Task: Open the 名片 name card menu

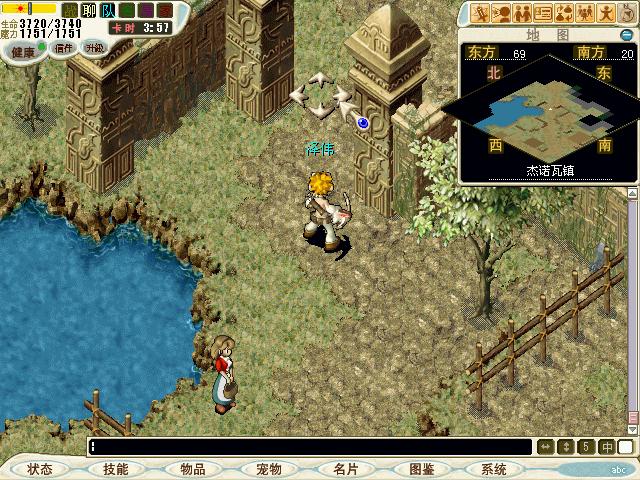Action: point(345,469)
